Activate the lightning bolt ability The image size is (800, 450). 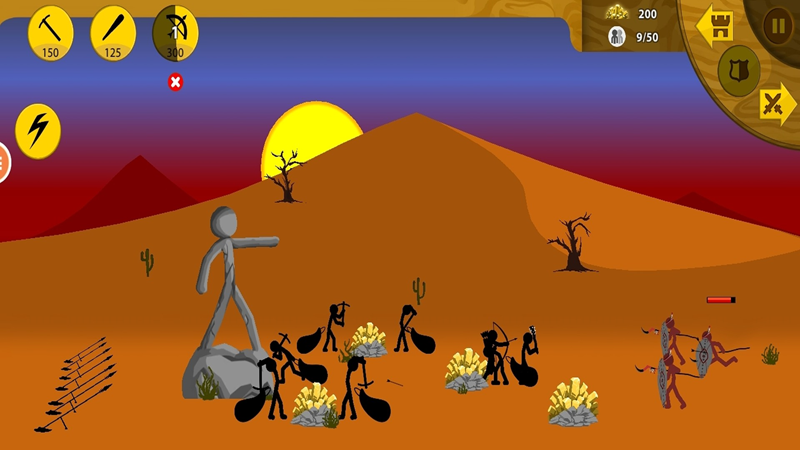tap(38, 130)
